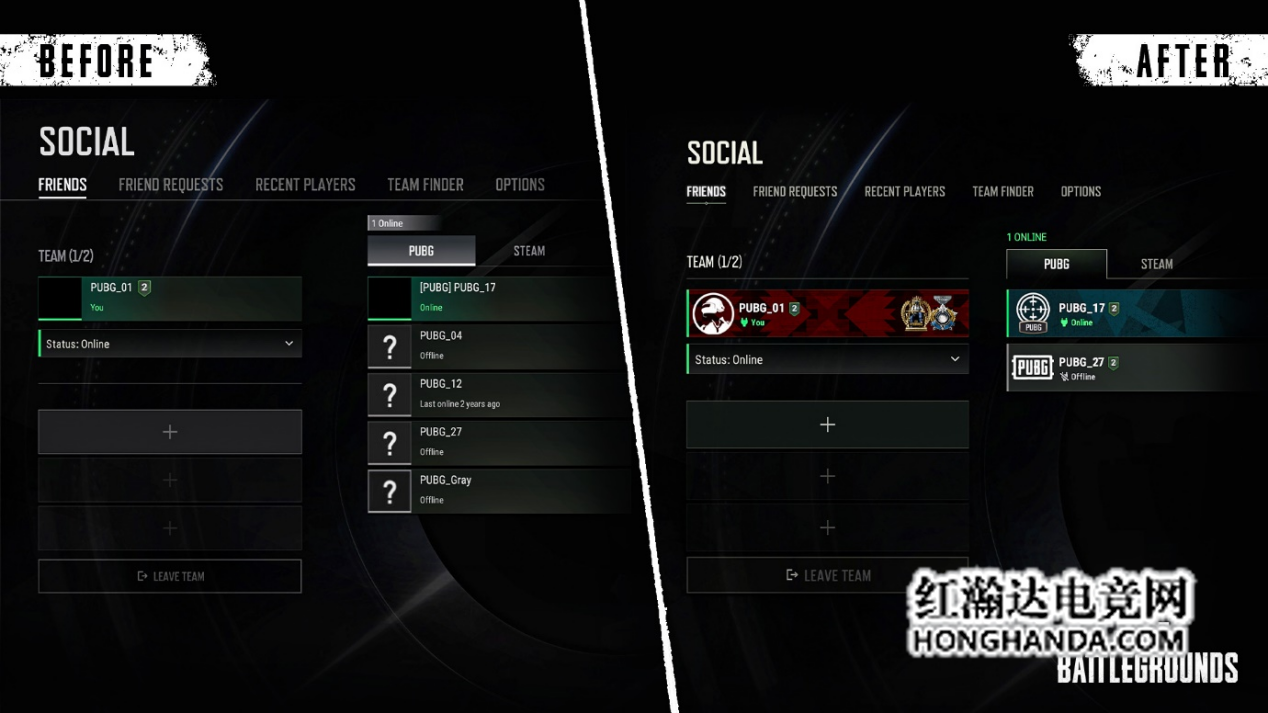Image resolution: width=1268 pixels, height=713 pixels.
Task: Choose friend PUBG_12 last online 2 years ago
Action: coord(500,393)
